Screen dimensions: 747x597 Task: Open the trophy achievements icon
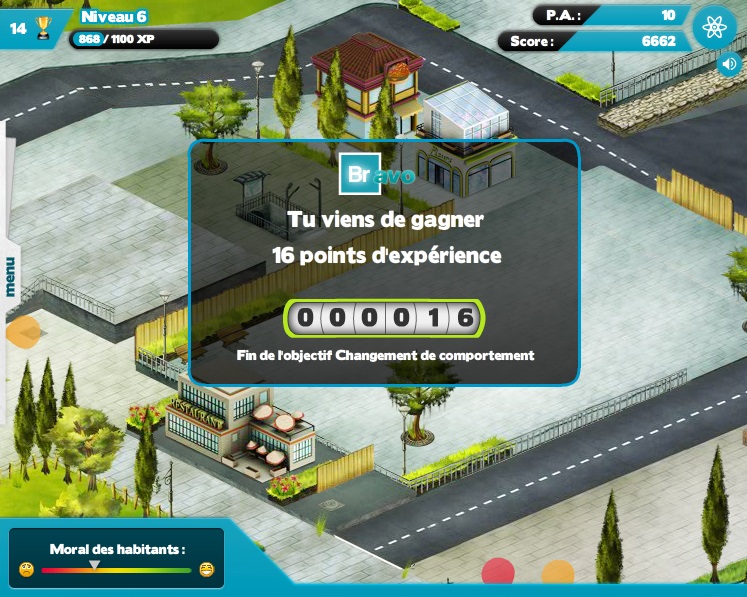coord(43,28)
